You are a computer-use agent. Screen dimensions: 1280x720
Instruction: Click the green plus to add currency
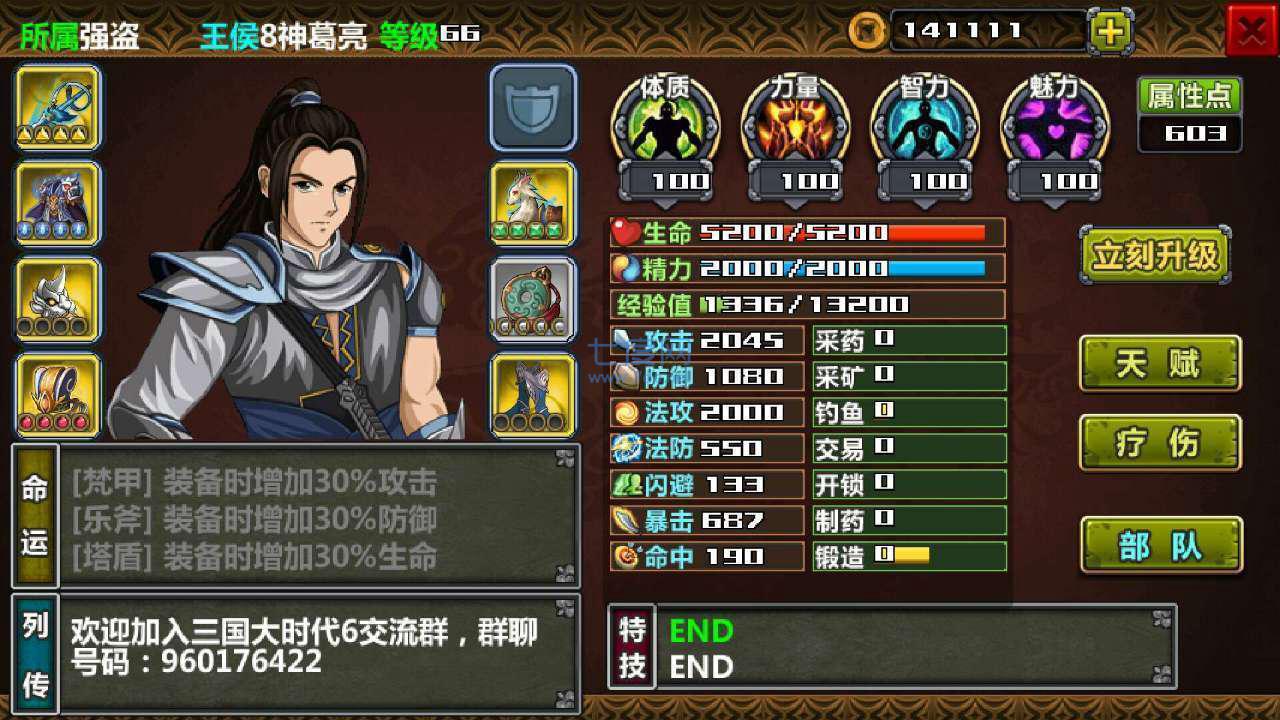coord(1110,30)
